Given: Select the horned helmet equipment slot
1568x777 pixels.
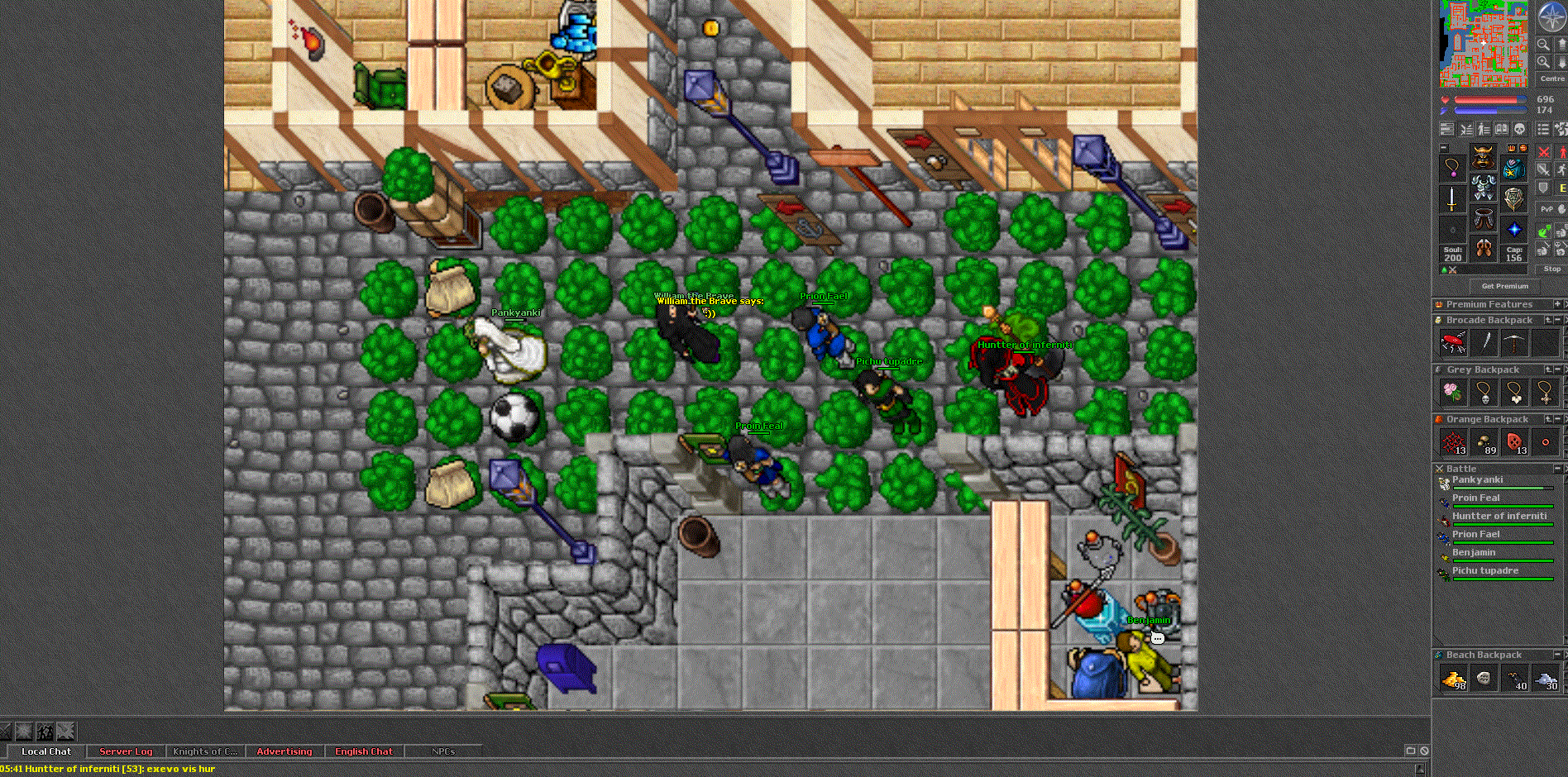Looking at the screenshot, I should click(1483, 156).
